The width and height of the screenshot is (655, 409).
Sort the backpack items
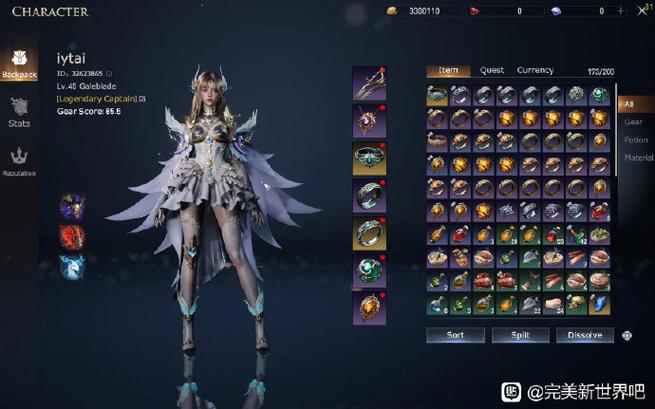click(x=455, y=336)
